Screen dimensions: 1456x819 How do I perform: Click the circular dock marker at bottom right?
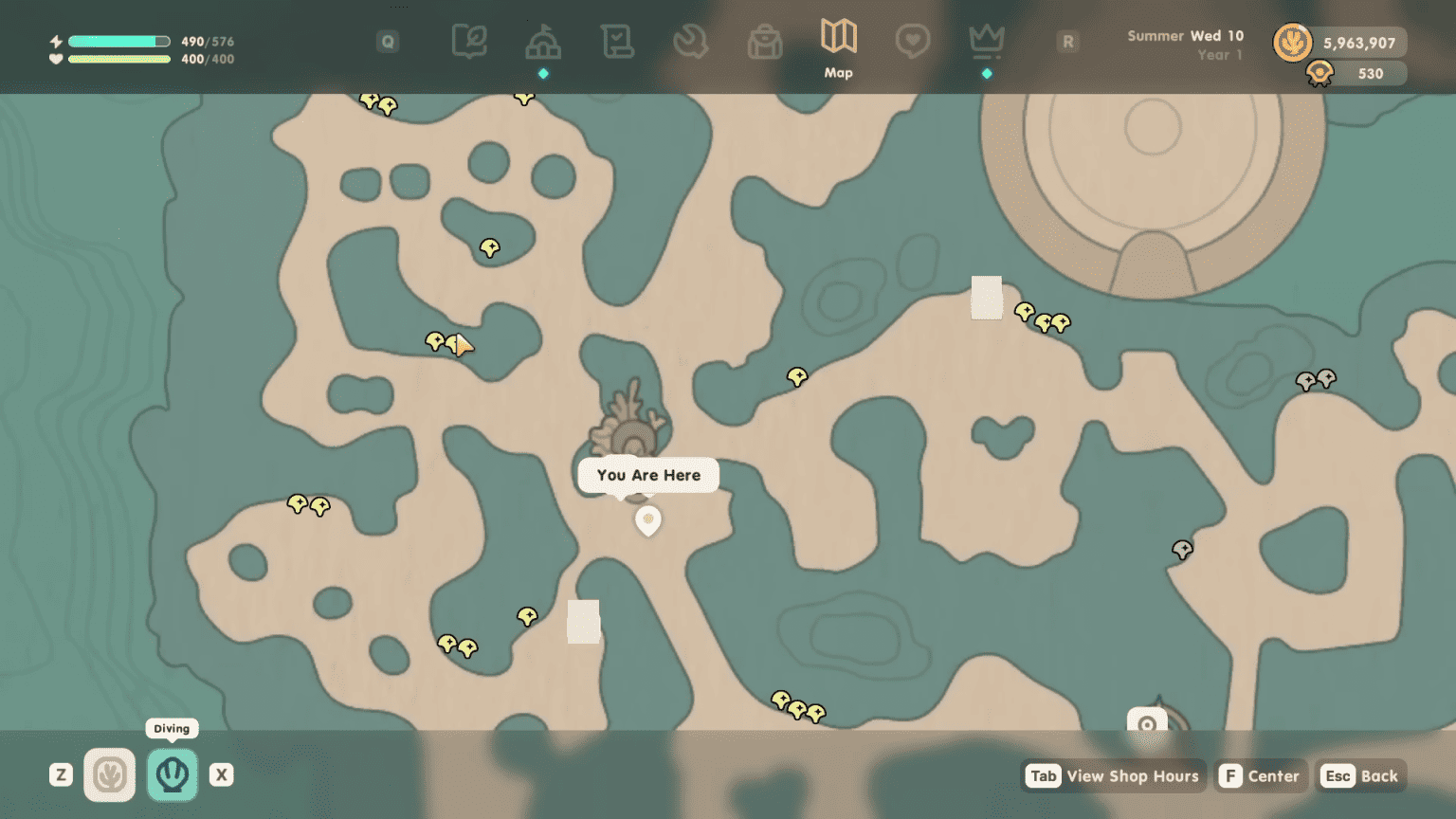[x=1146, y=724]
